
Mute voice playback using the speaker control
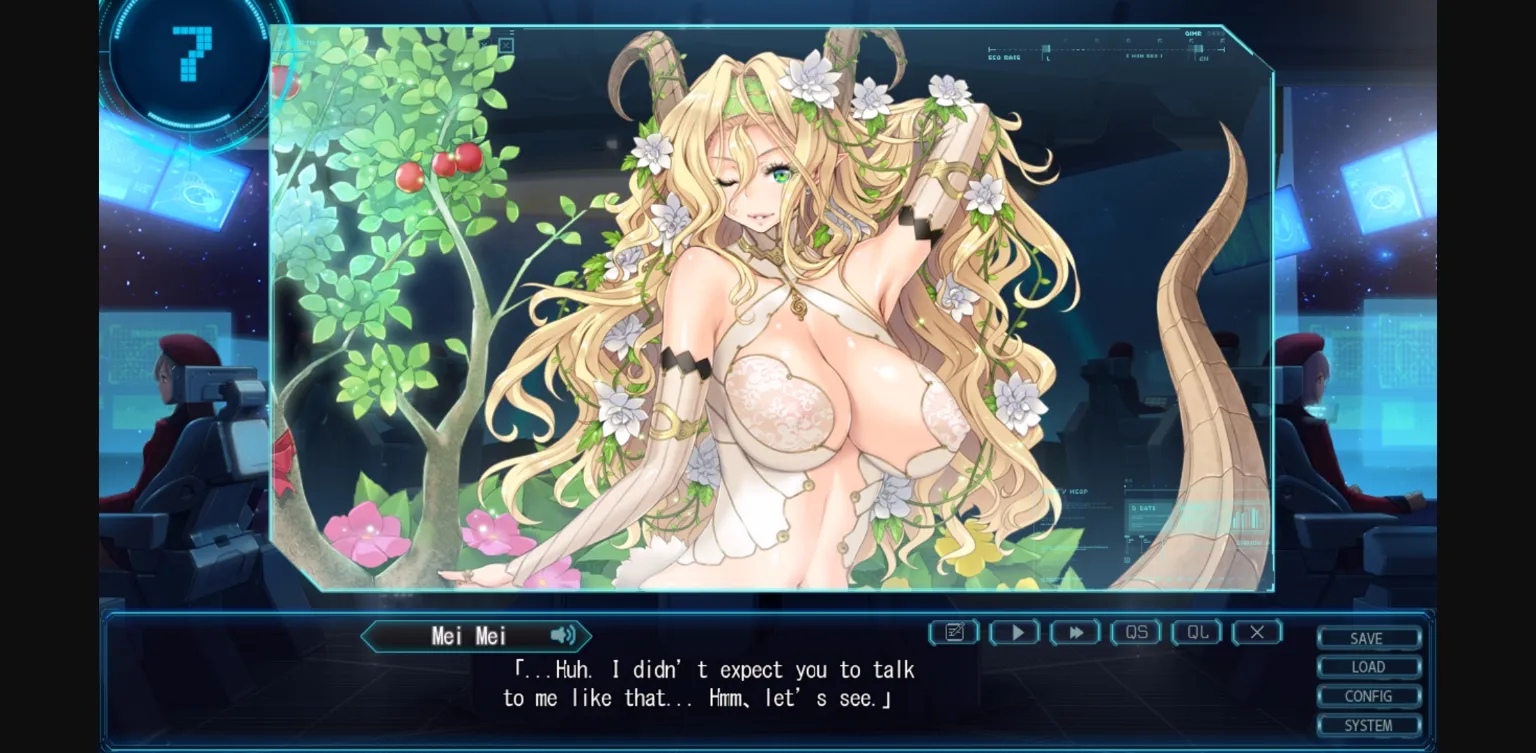(x=562, y=636)
